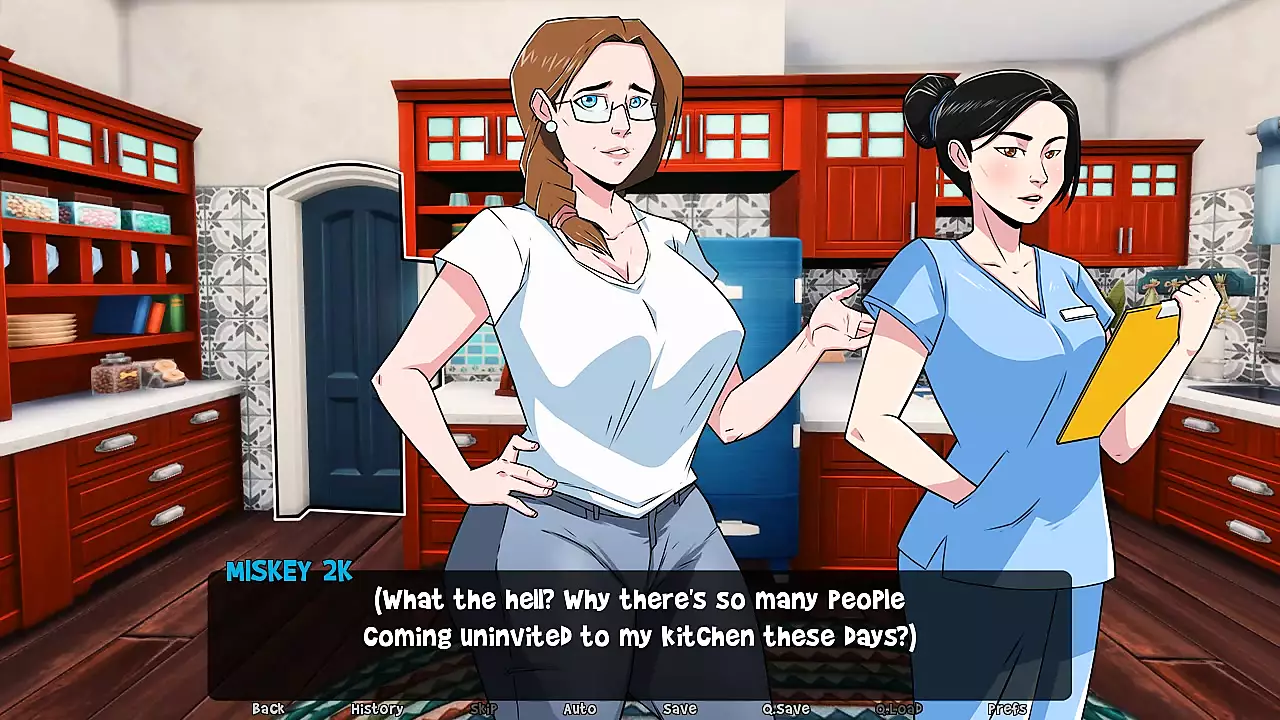The height and width of the screenshot is (720, 1280).
Task: Quick save with Q.Save button
Action: 785,708
